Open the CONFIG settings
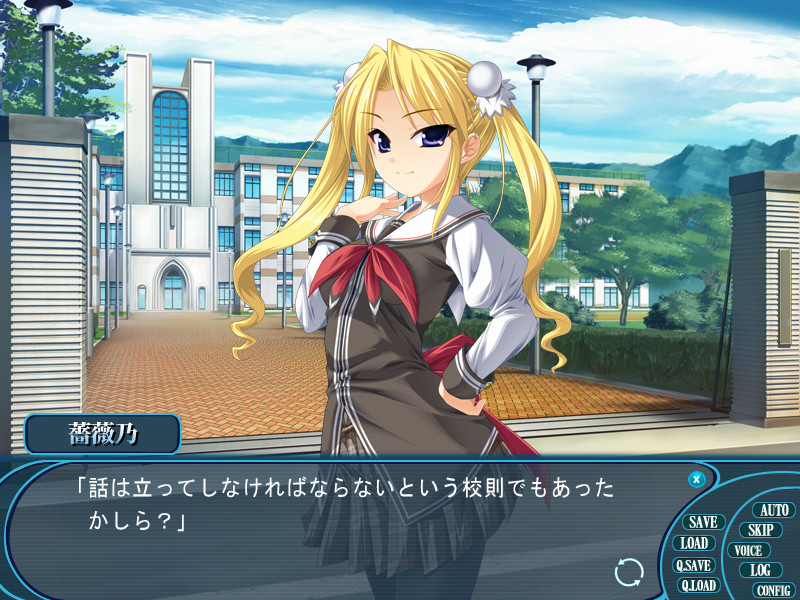The image size is (800, 600). point(773,590)
